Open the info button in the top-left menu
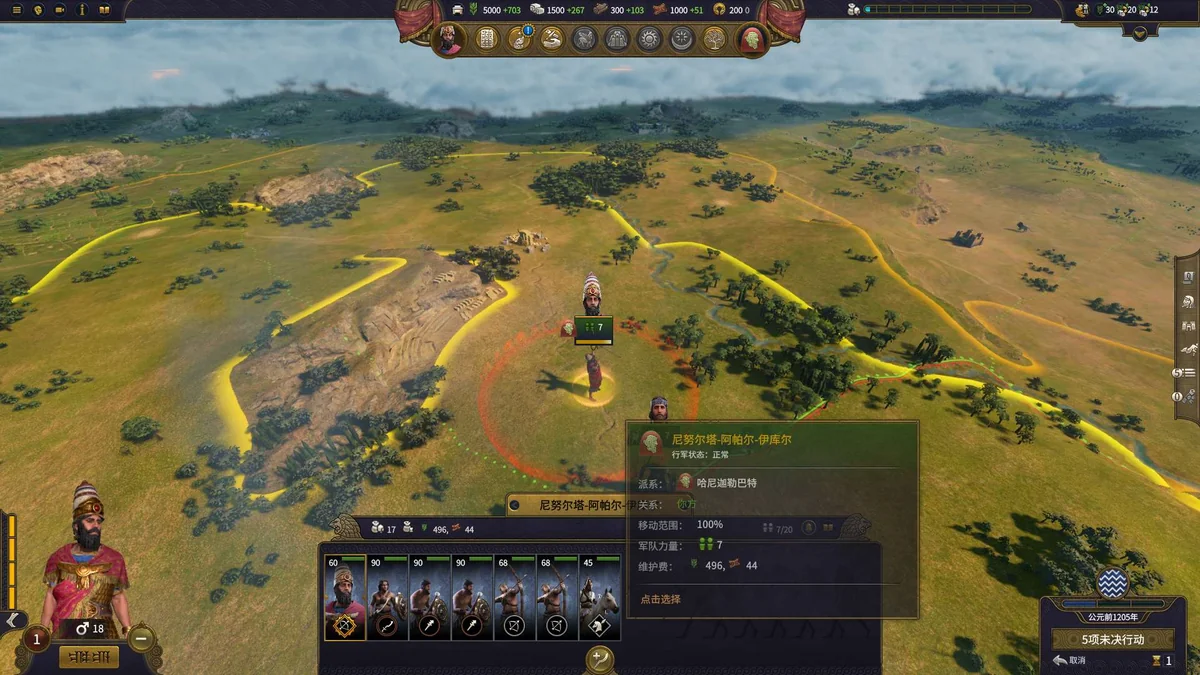 pyautogui.click(x=82, y=10)
